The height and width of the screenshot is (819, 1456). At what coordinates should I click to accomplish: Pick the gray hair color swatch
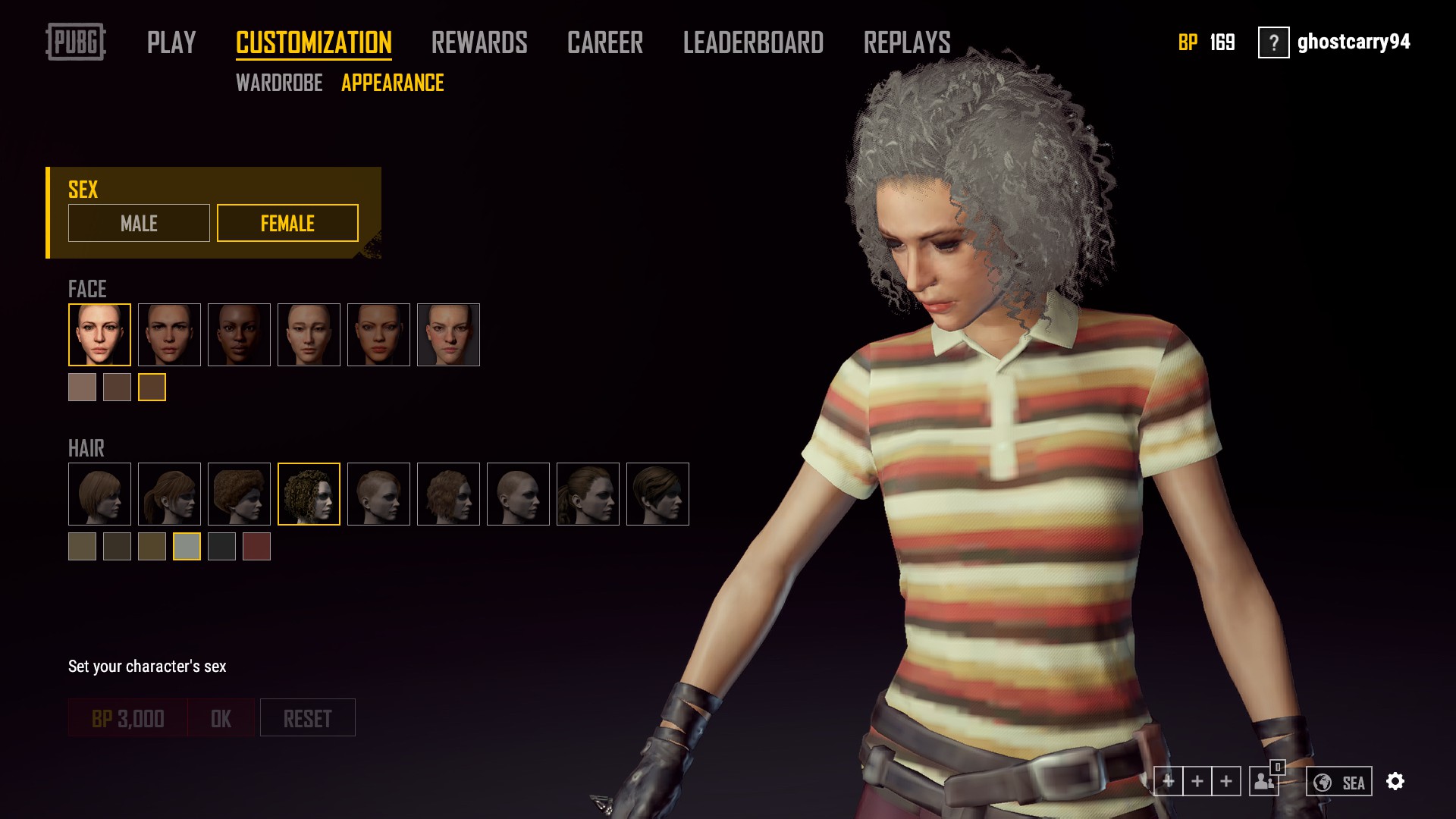tap(187, 546)
